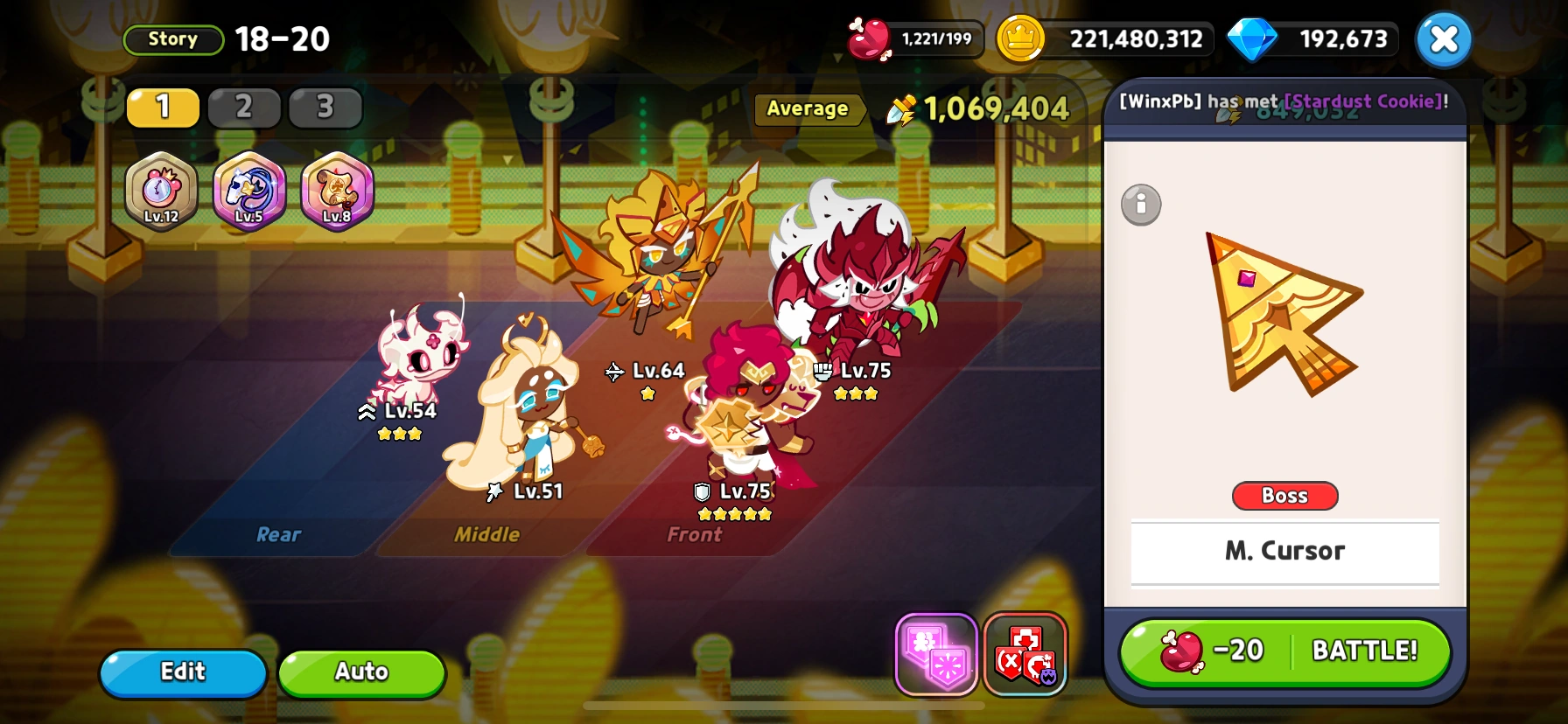
Task: Toggle the Auto battle mode
Action: pos(361,672)
